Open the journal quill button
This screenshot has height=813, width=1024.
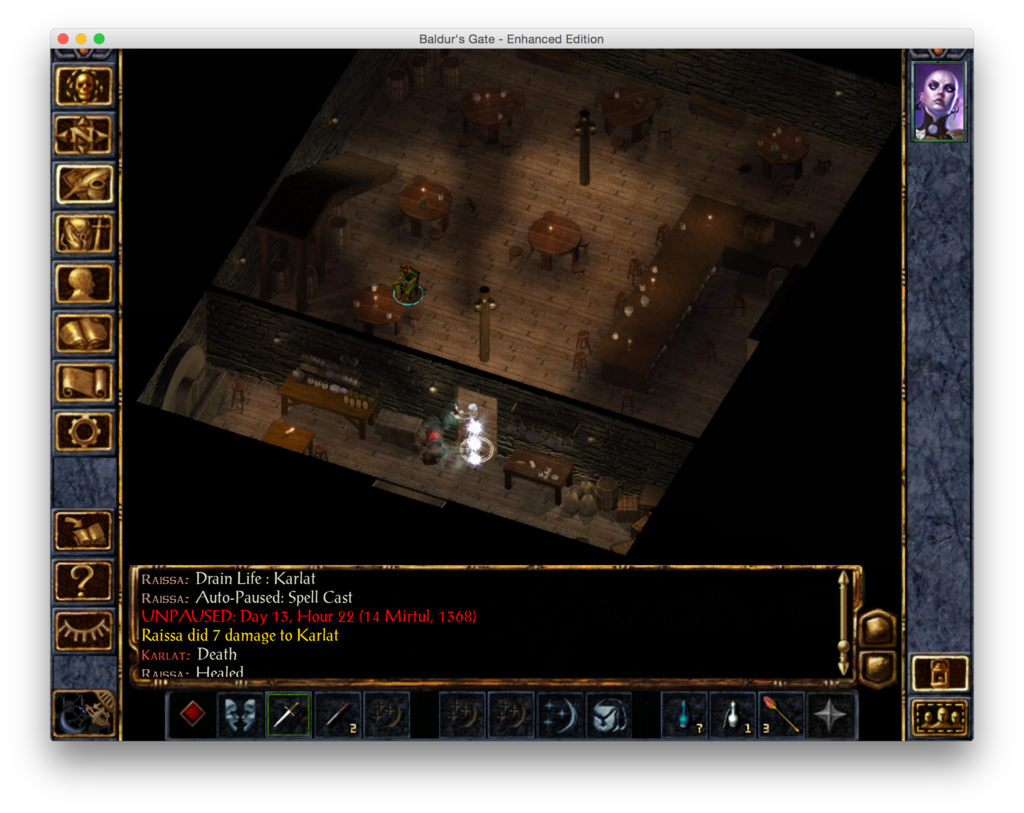click(x=84, y=185)
